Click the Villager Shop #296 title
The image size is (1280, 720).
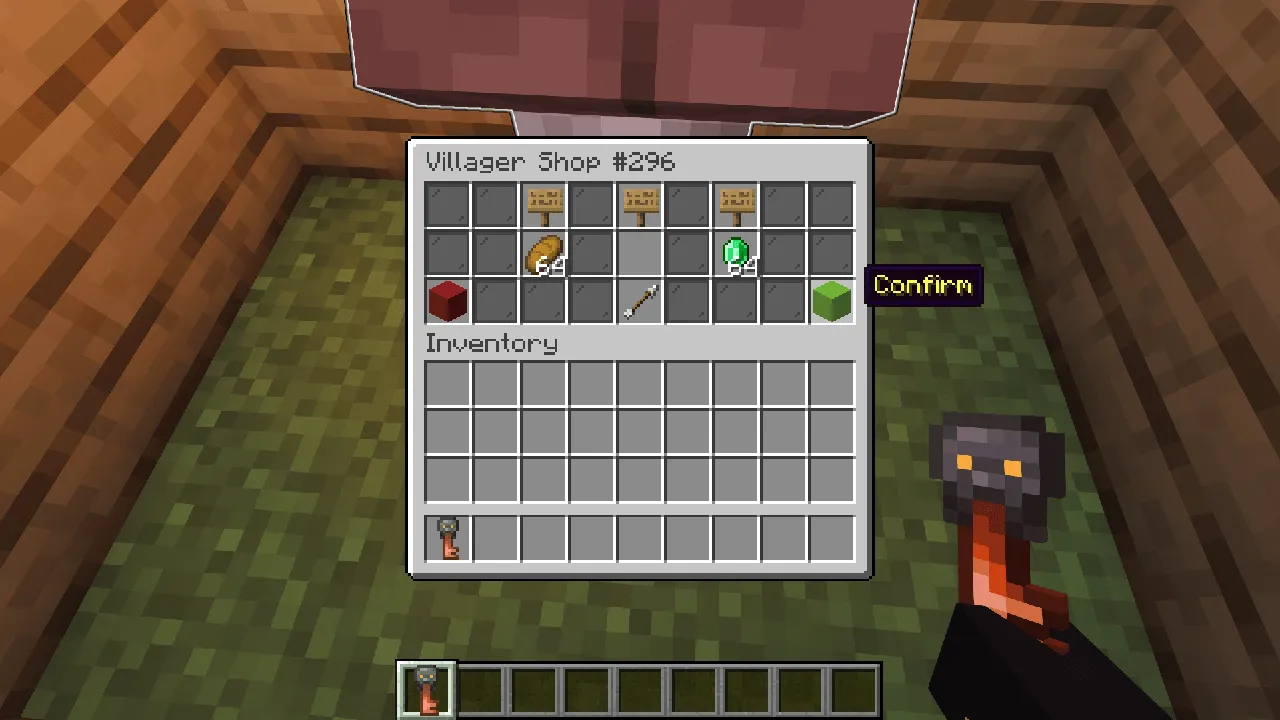click(552, 162)
